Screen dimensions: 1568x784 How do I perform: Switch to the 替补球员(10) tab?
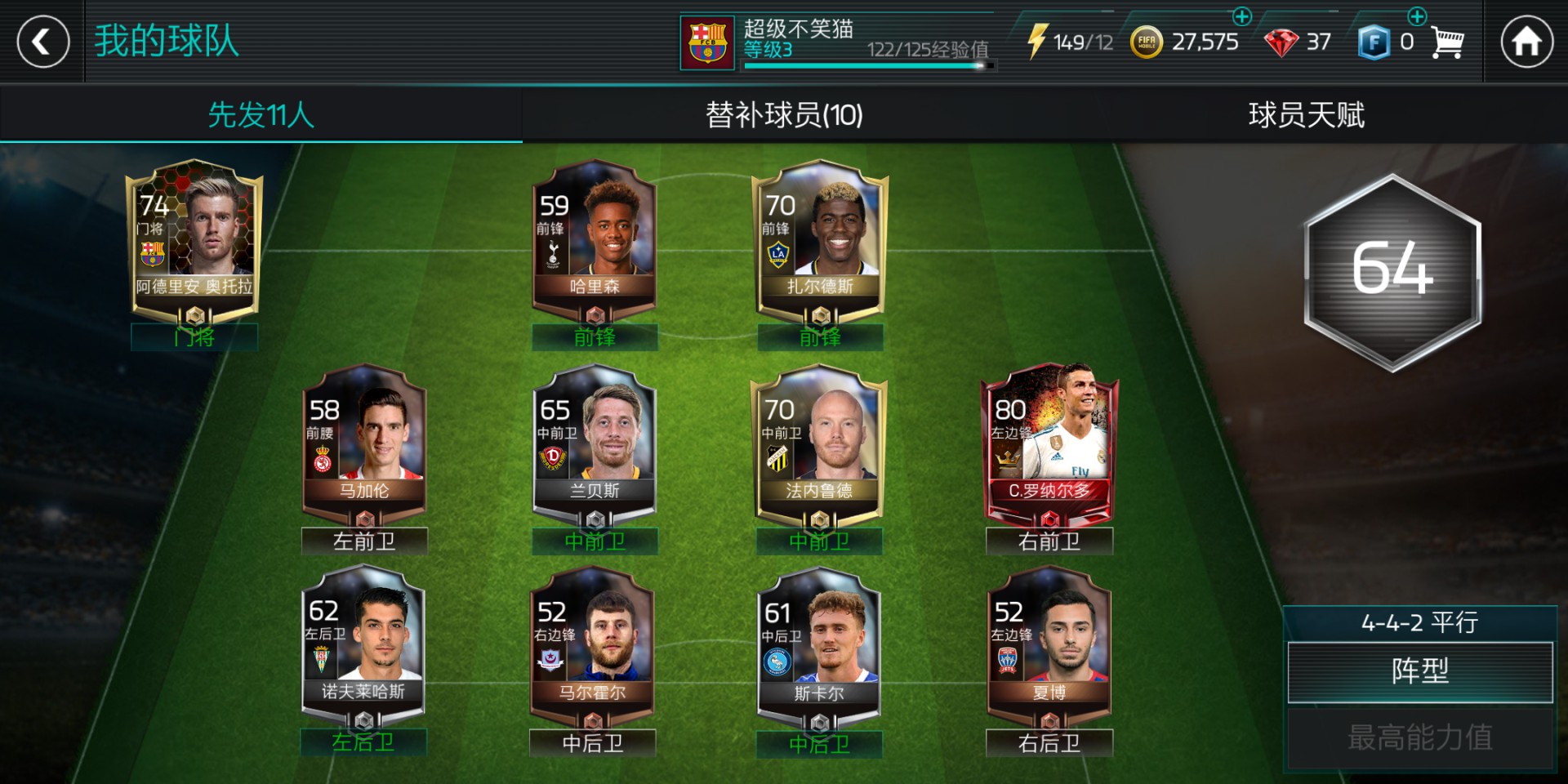[784, 114]
